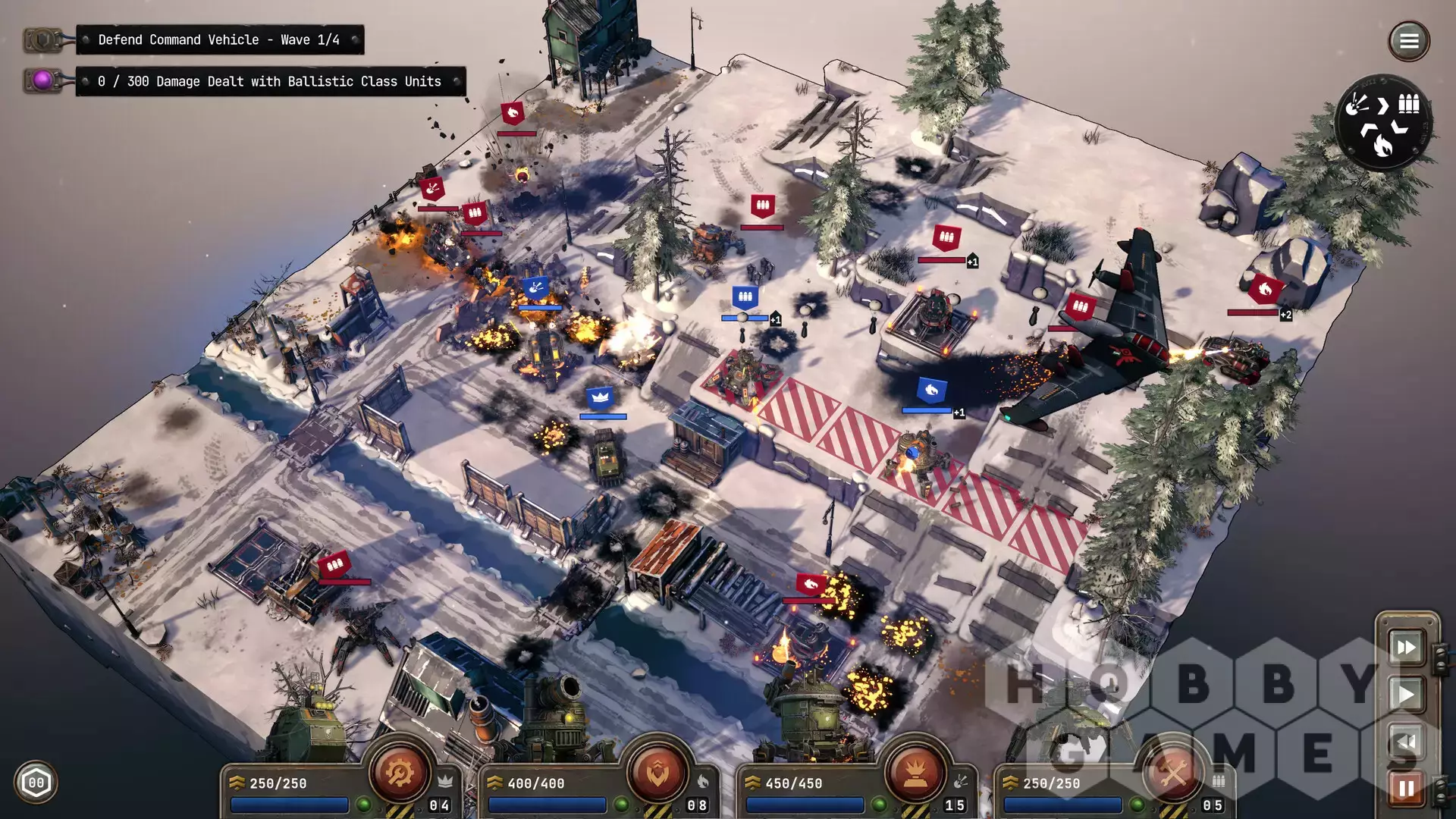Pause the game with the red button
Image resolution: width=1456 pixels, height=819 pixels.
1406,789
